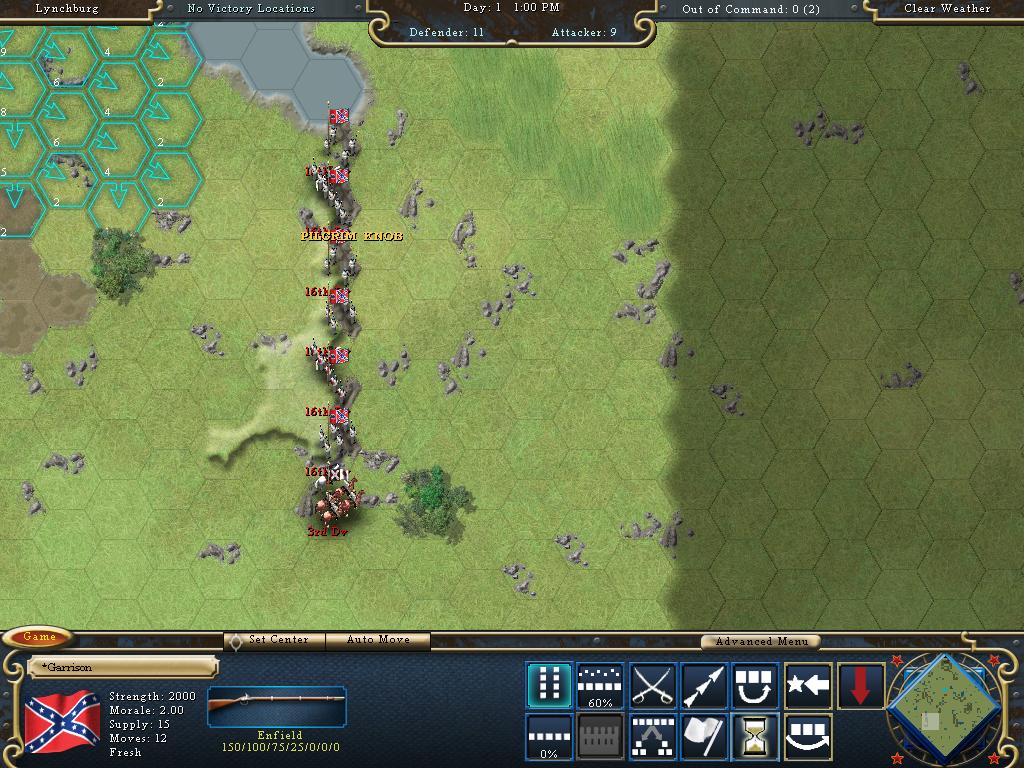
Task: Activate Auto Move
Action: pos(379,640)
